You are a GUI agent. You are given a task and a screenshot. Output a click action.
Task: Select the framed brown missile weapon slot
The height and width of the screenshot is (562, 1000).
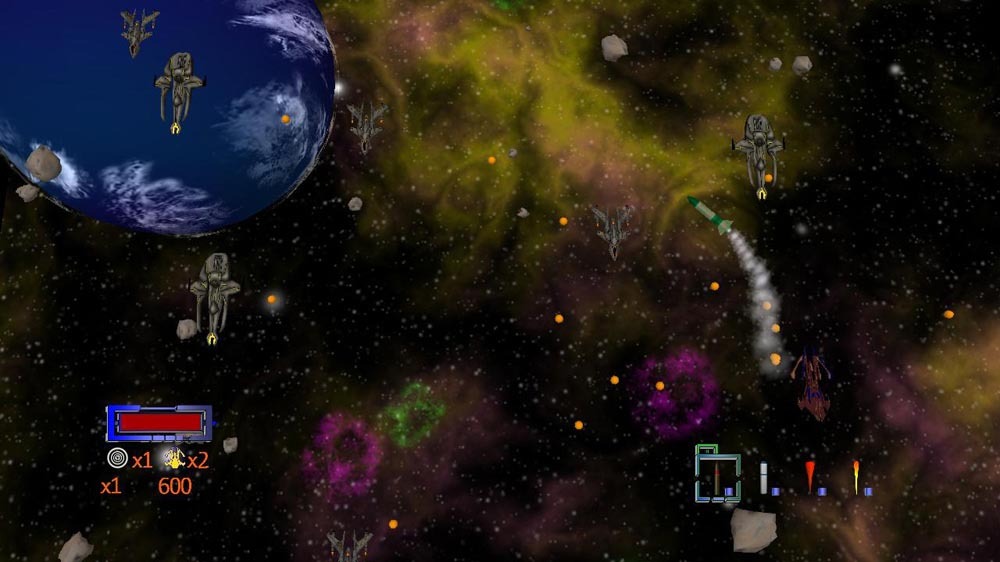point(718,477)
